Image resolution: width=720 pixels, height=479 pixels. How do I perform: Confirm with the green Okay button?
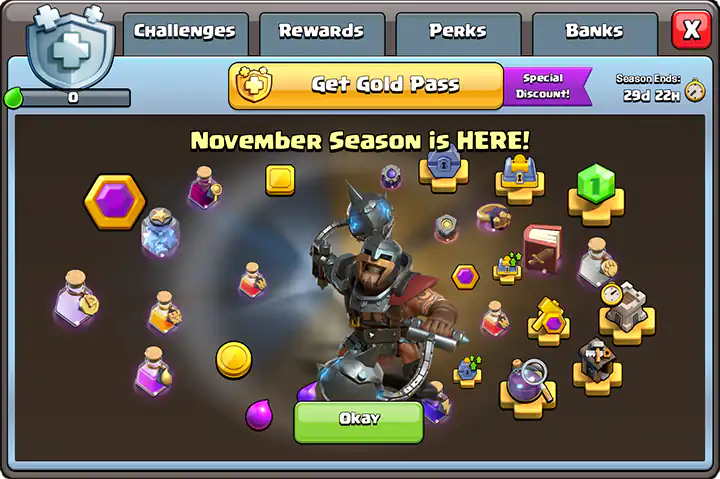(358, 420)
